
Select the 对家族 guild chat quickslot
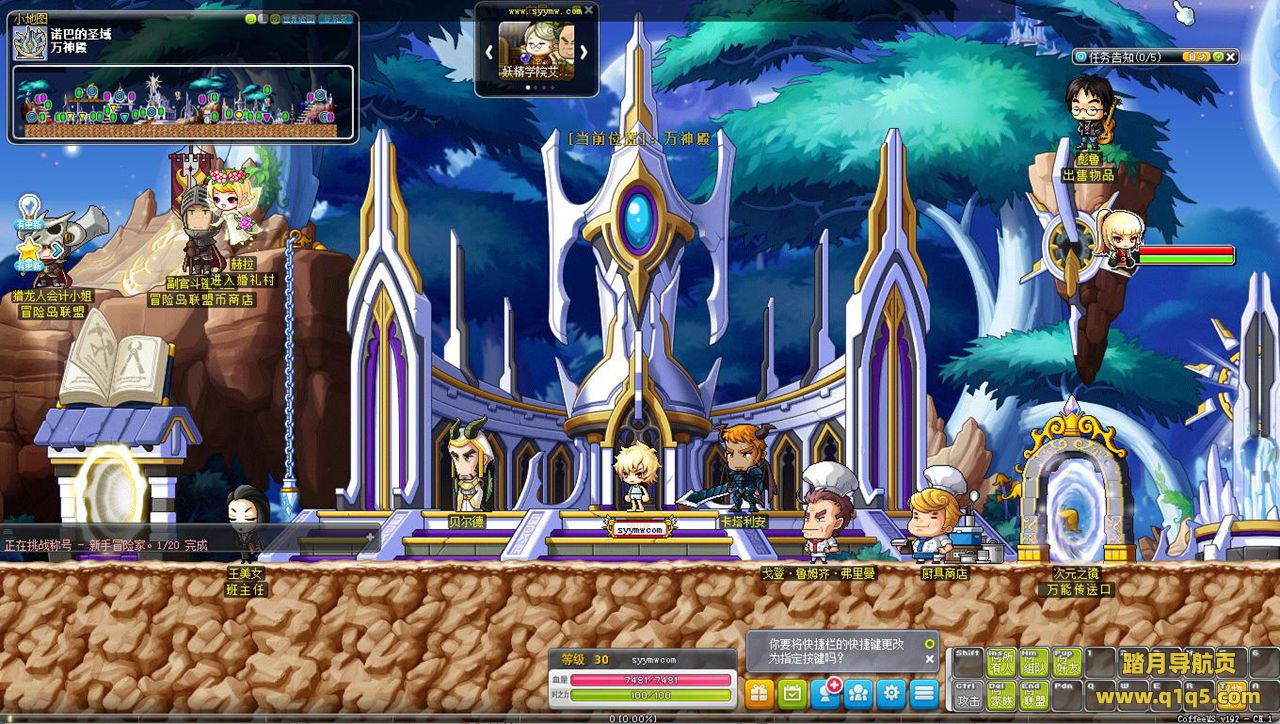click(x=1001, y=694)
